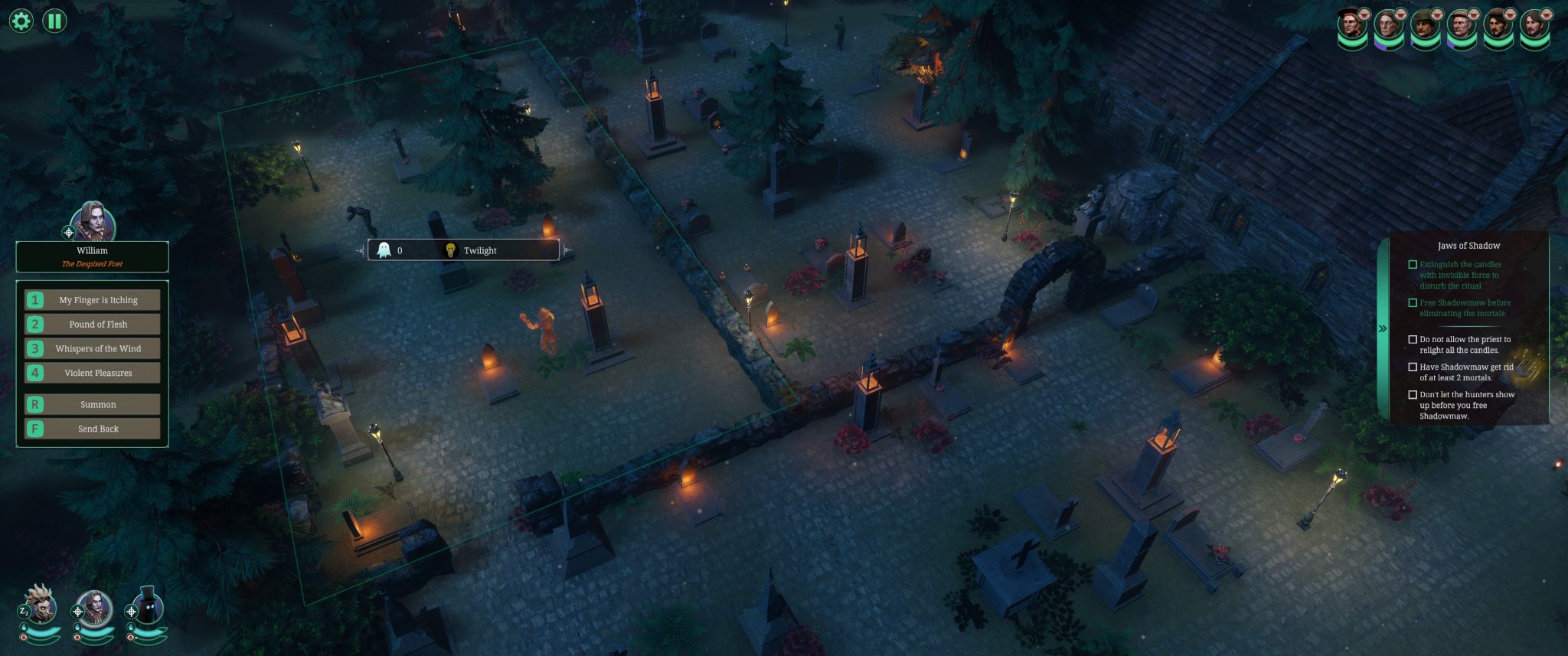Select the mortal with the black hat and glasses
Image resolution: width=1568 pixels, height=656 pixels.
click(x=1352, y=25)
